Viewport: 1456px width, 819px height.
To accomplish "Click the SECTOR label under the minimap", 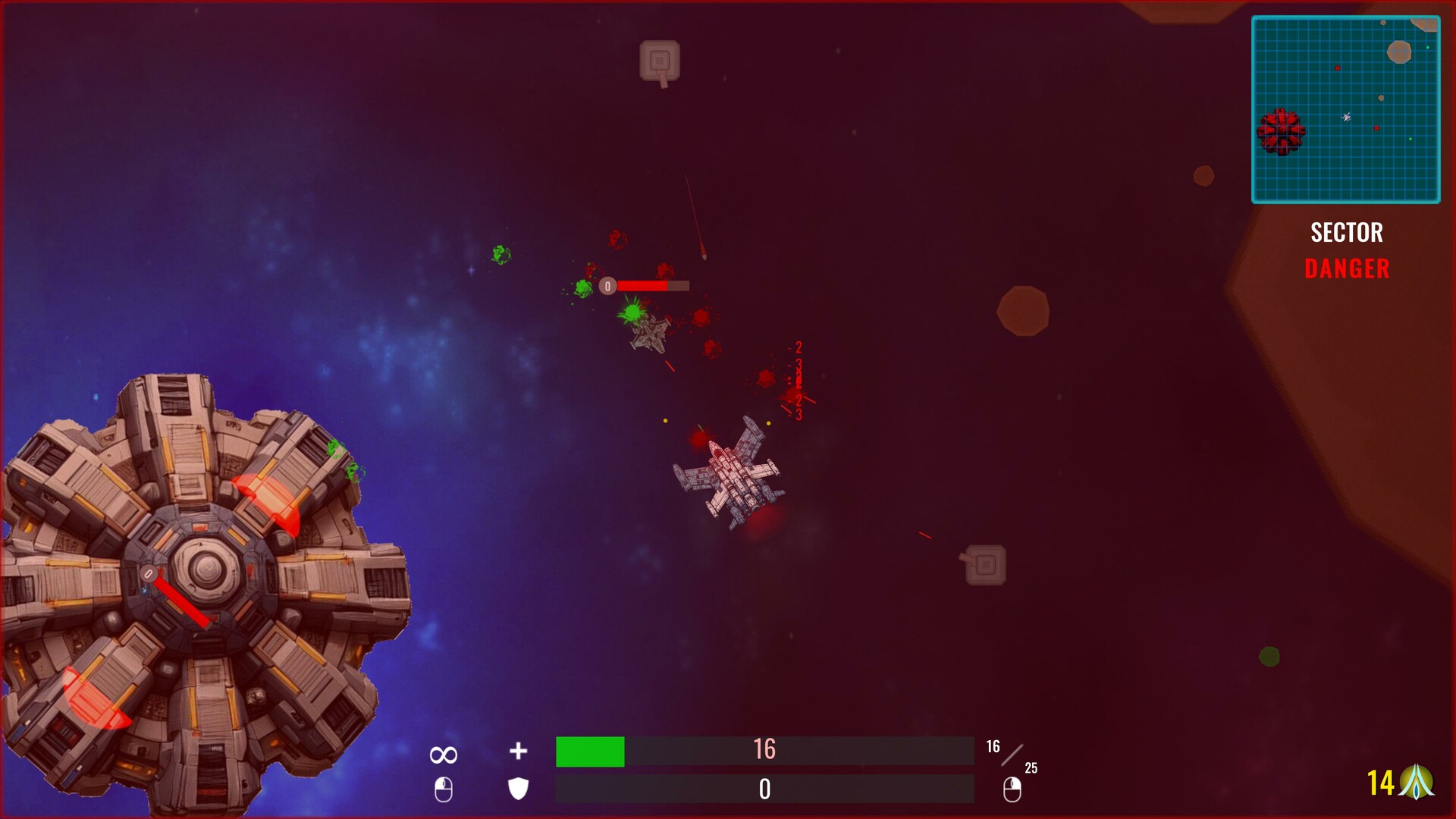I will click(1346, 233).
